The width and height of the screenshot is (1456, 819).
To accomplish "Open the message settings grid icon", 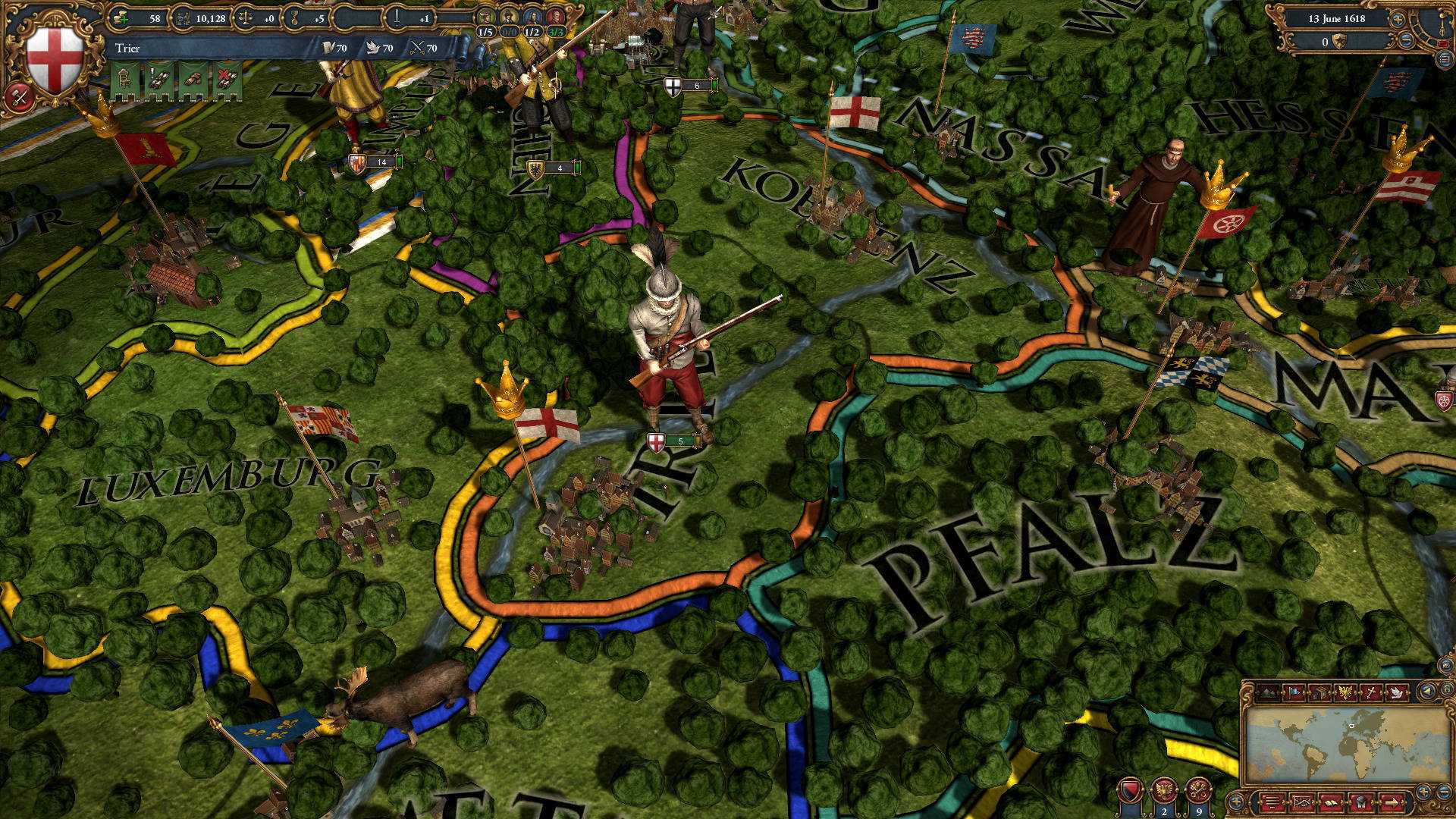I will point(1302,802).
